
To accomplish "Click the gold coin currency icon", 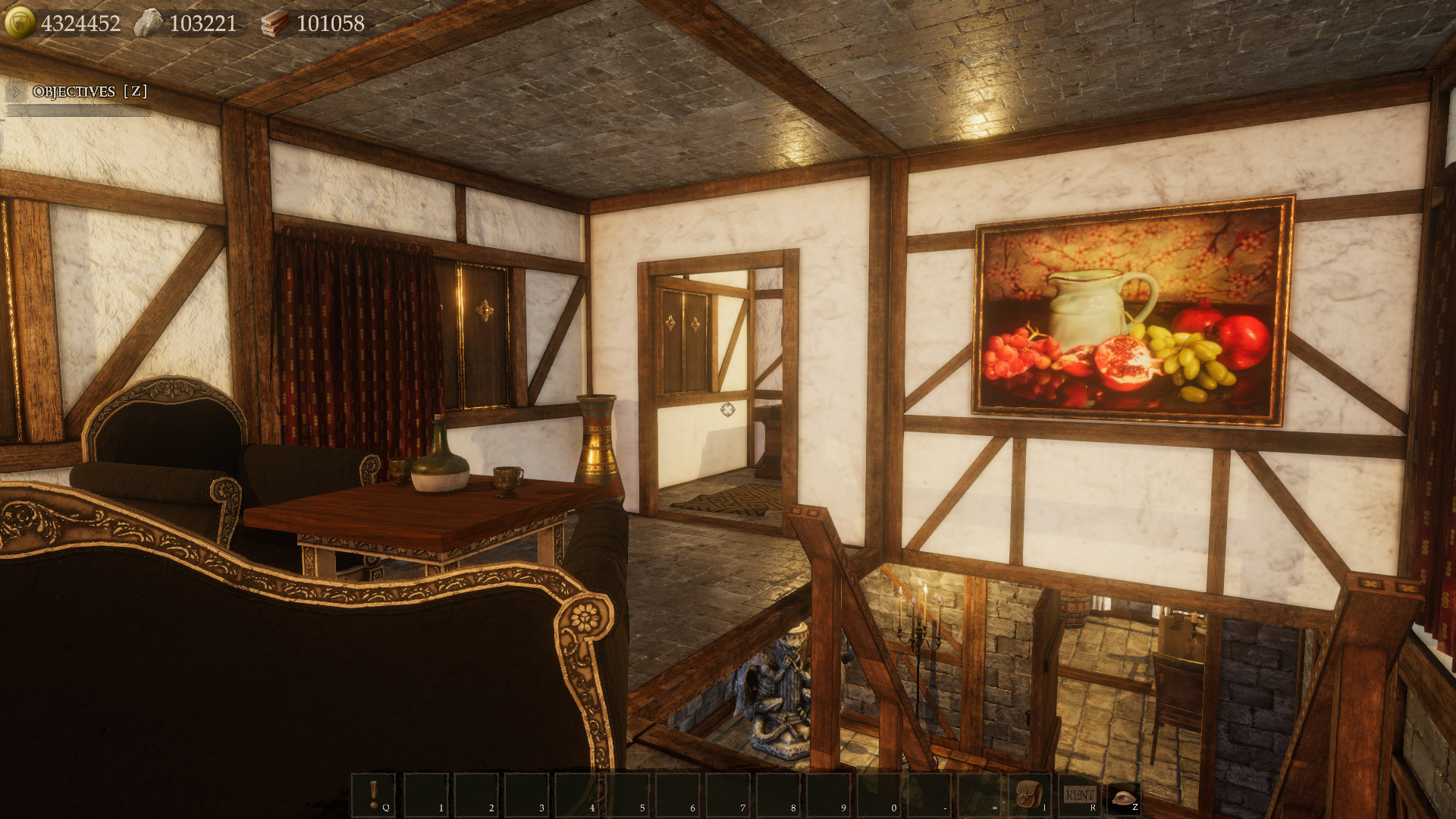I will (x=19, y=20).
